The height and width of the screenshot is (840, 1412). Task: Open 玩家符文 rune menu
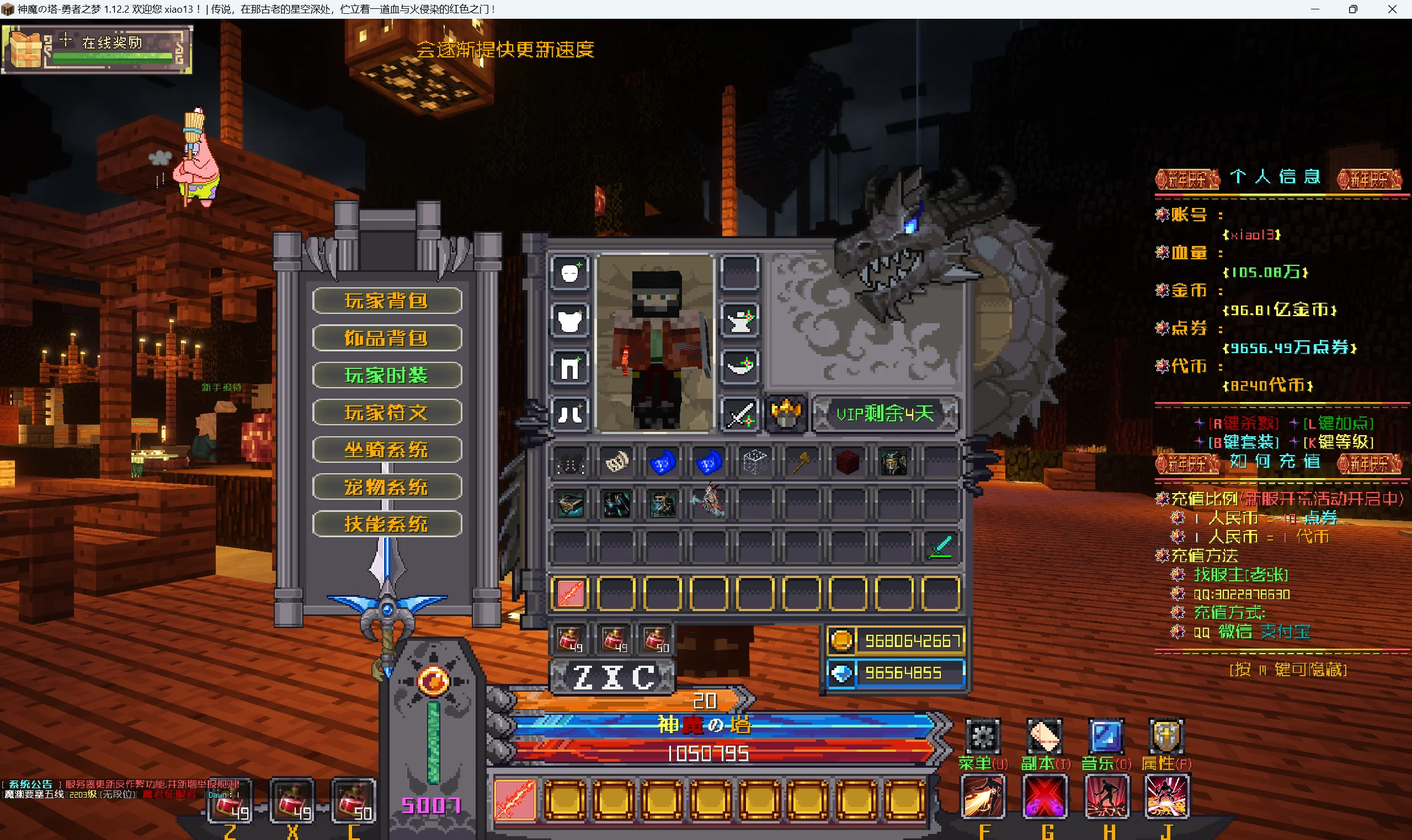coord(387,413)
